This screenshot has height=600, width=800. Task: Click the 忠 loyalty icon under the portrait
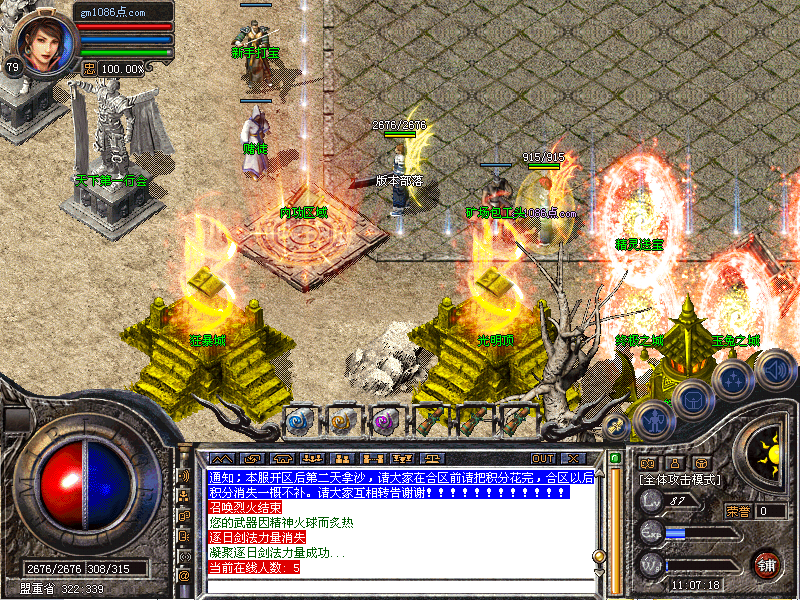[89, 68]
